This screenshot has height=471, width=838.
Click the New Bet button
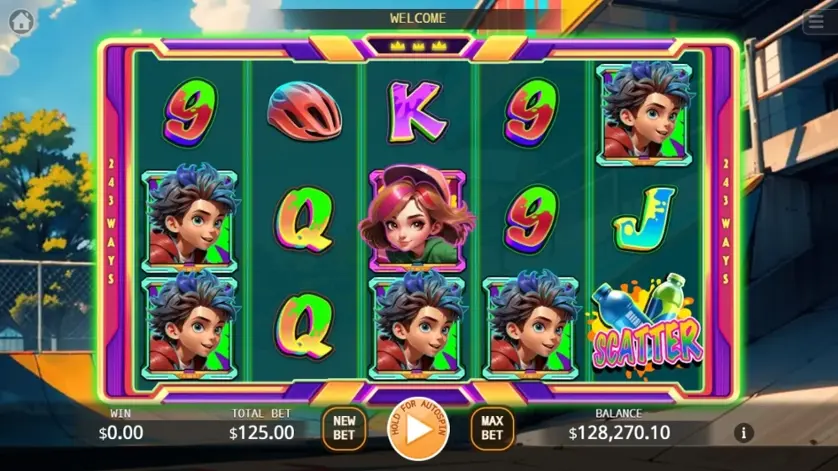(x=344, y=428)
